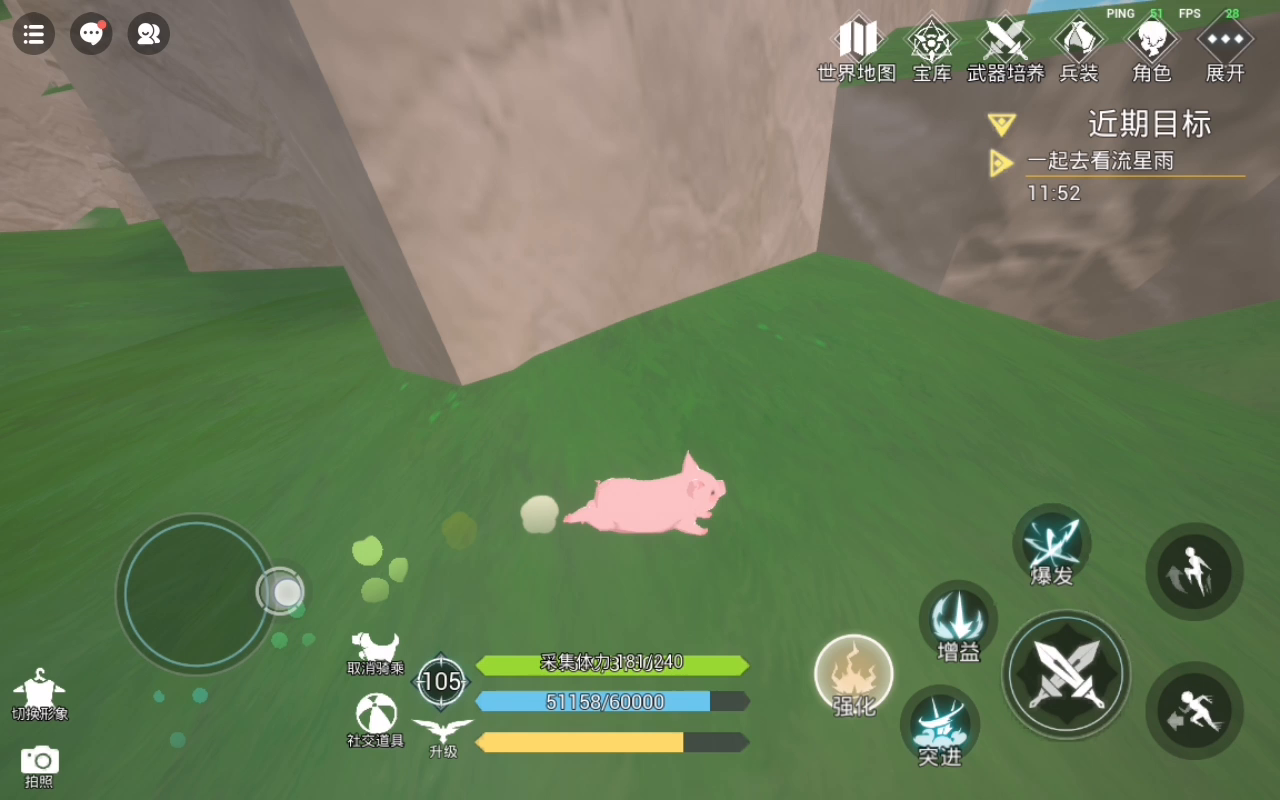Open 切换形象 outfit switcher

(x=39, y=695)
